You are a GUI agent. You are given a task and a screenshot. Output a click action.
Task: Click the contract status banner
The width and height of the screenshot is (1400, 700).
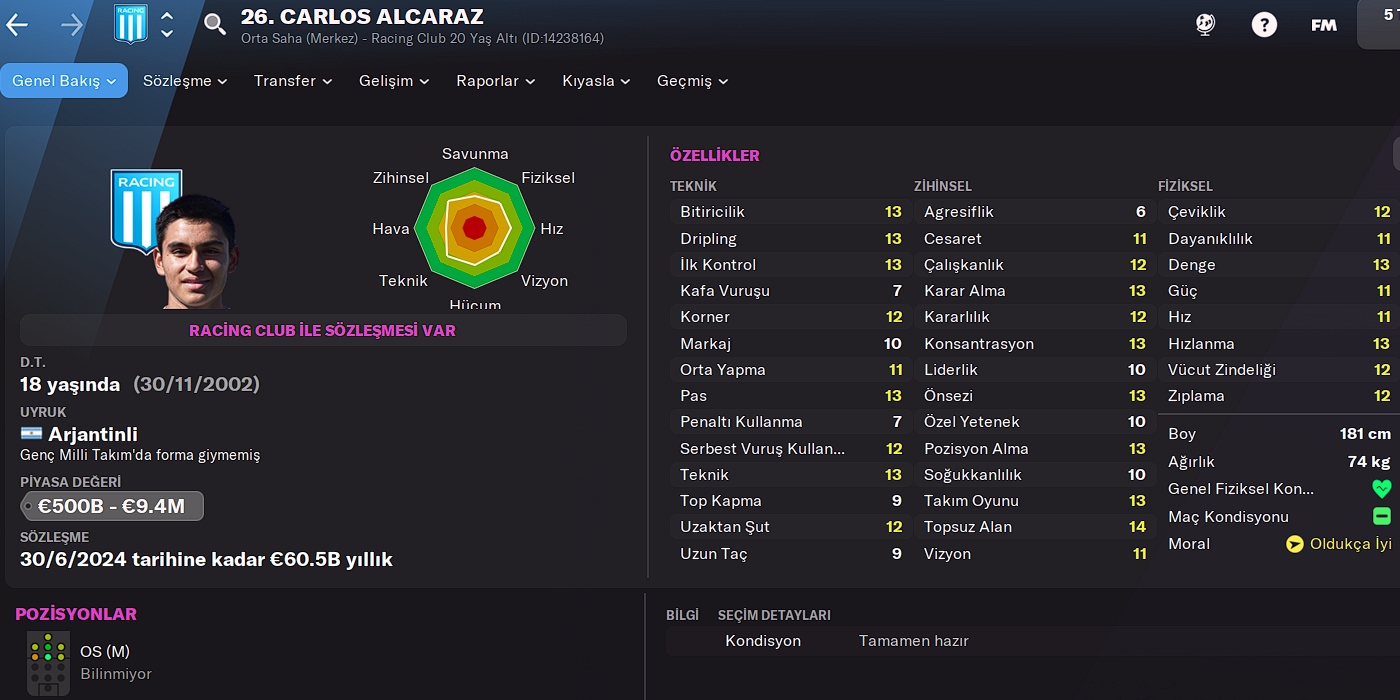pyautogui.click(x=323, y=330)
